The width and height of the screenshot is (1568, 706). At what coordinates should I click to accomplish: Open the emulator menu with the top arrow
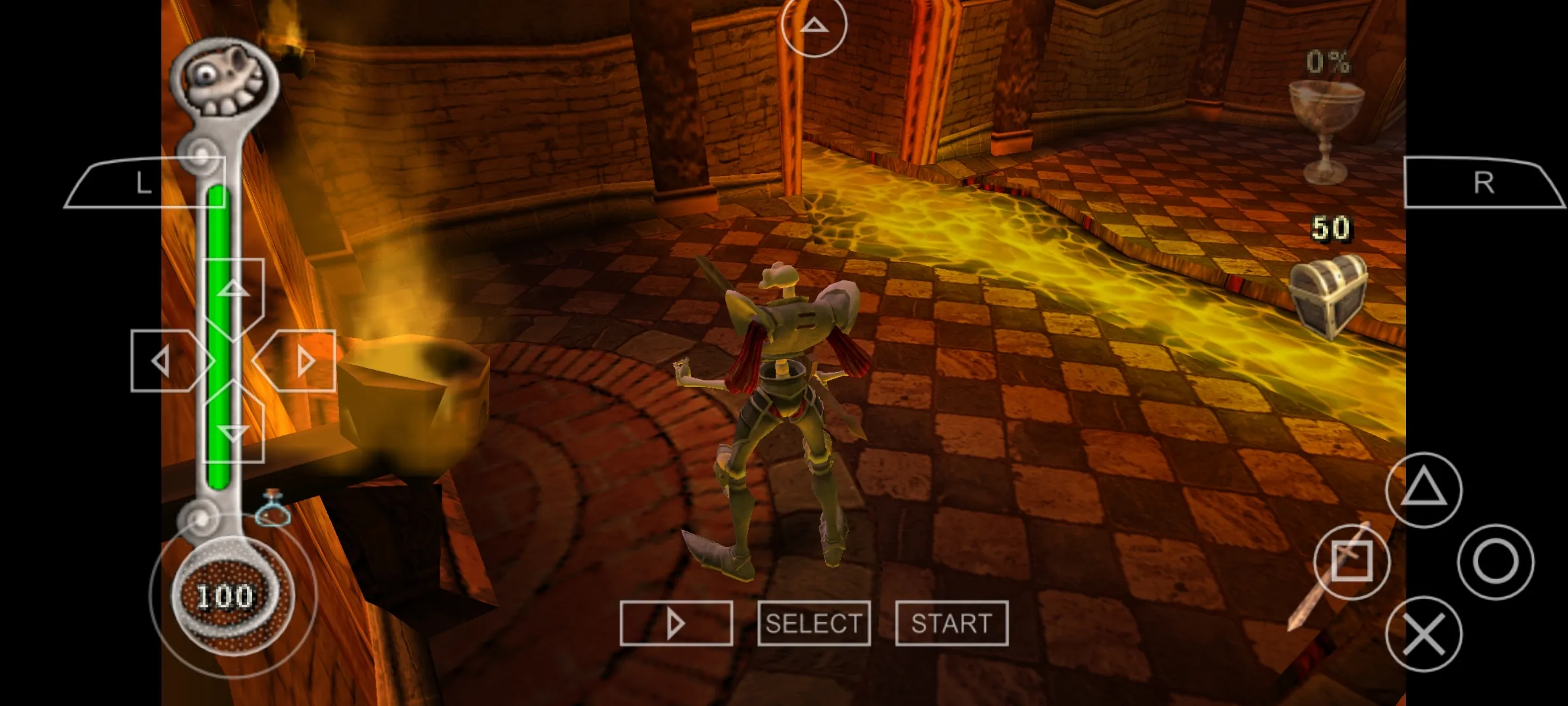pos(814,26)
